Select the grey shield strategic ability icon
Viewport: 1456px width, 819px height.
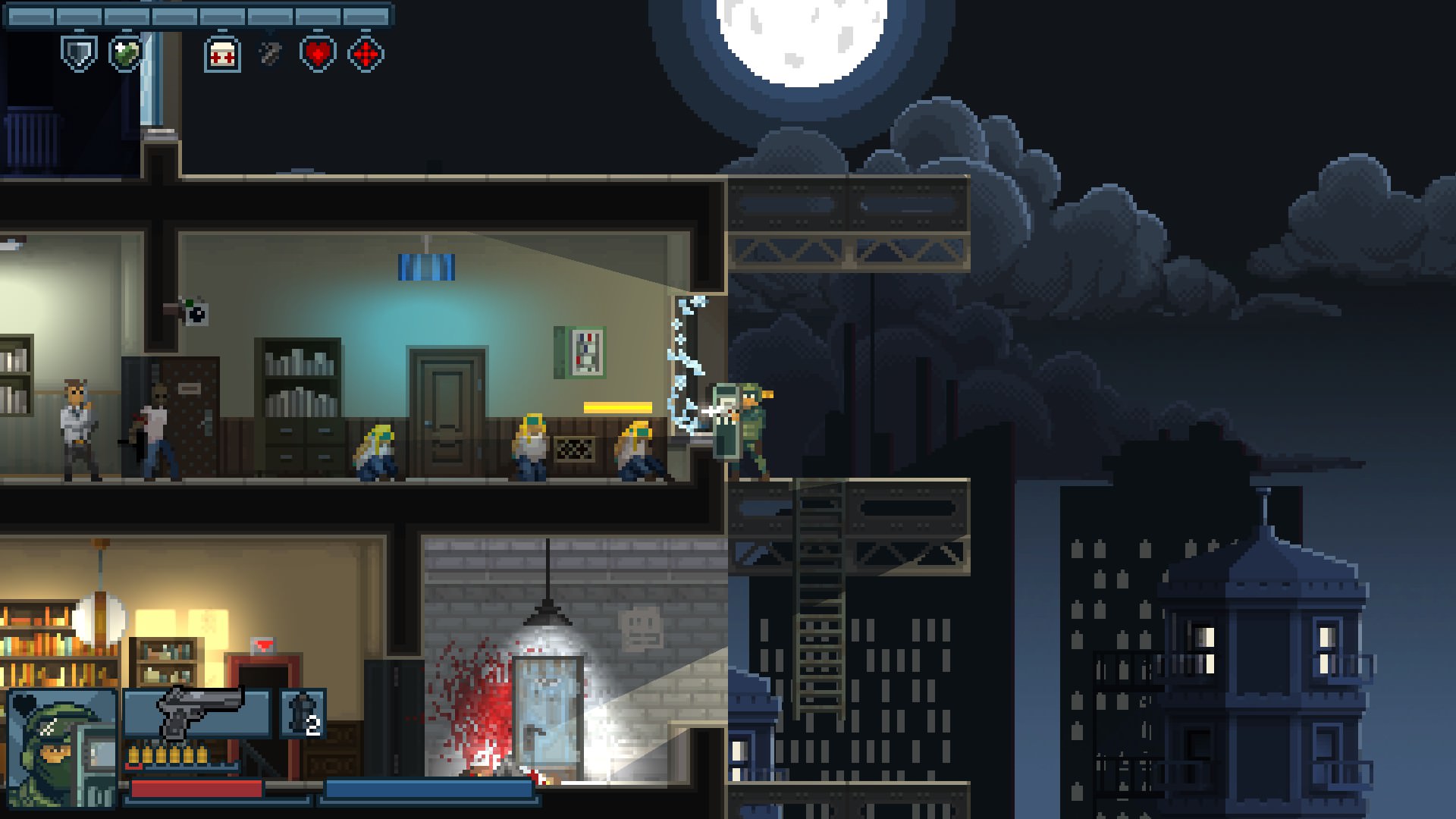[79, 54]
